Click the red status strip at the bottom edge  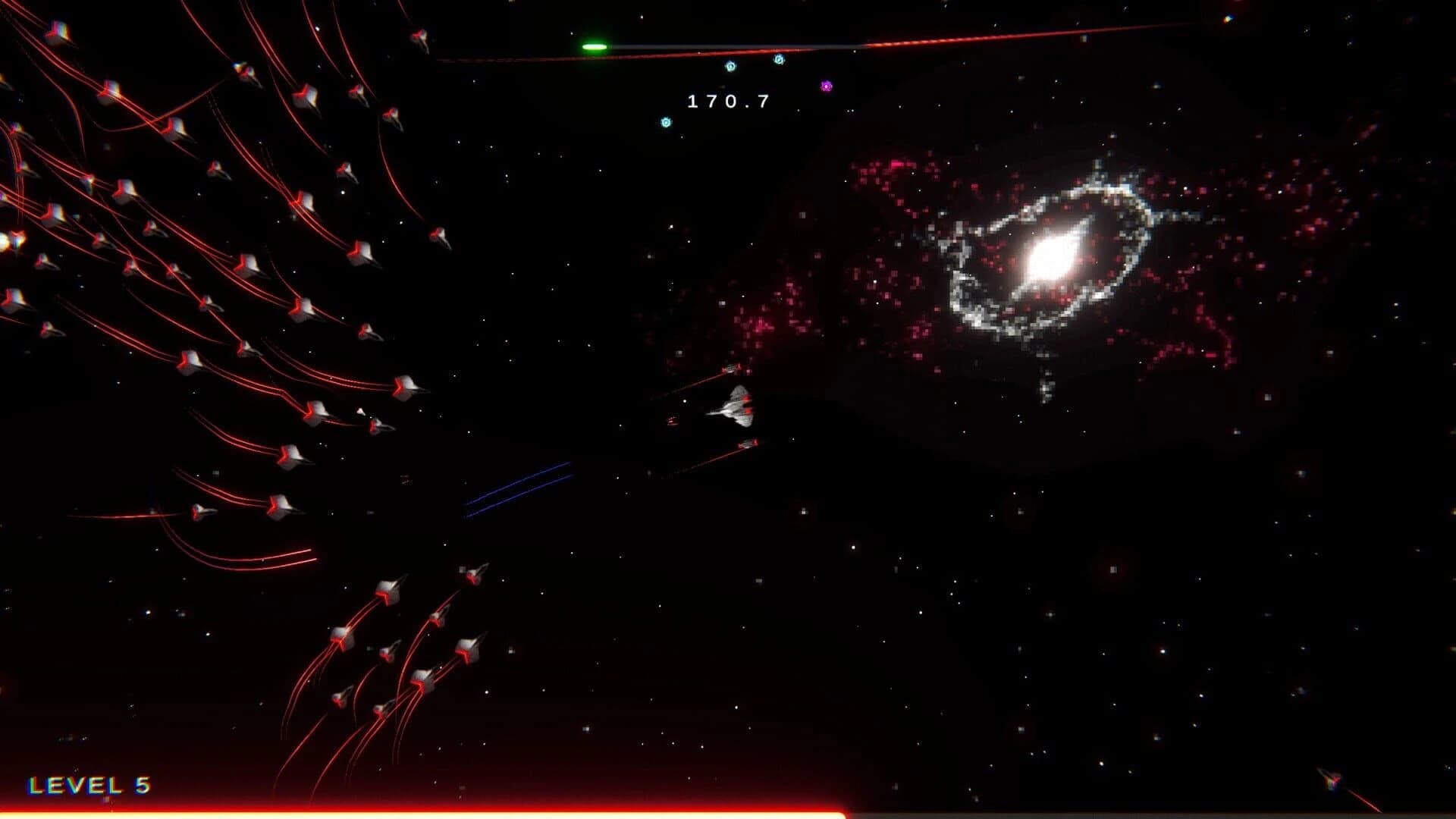(x=455, y=814)
